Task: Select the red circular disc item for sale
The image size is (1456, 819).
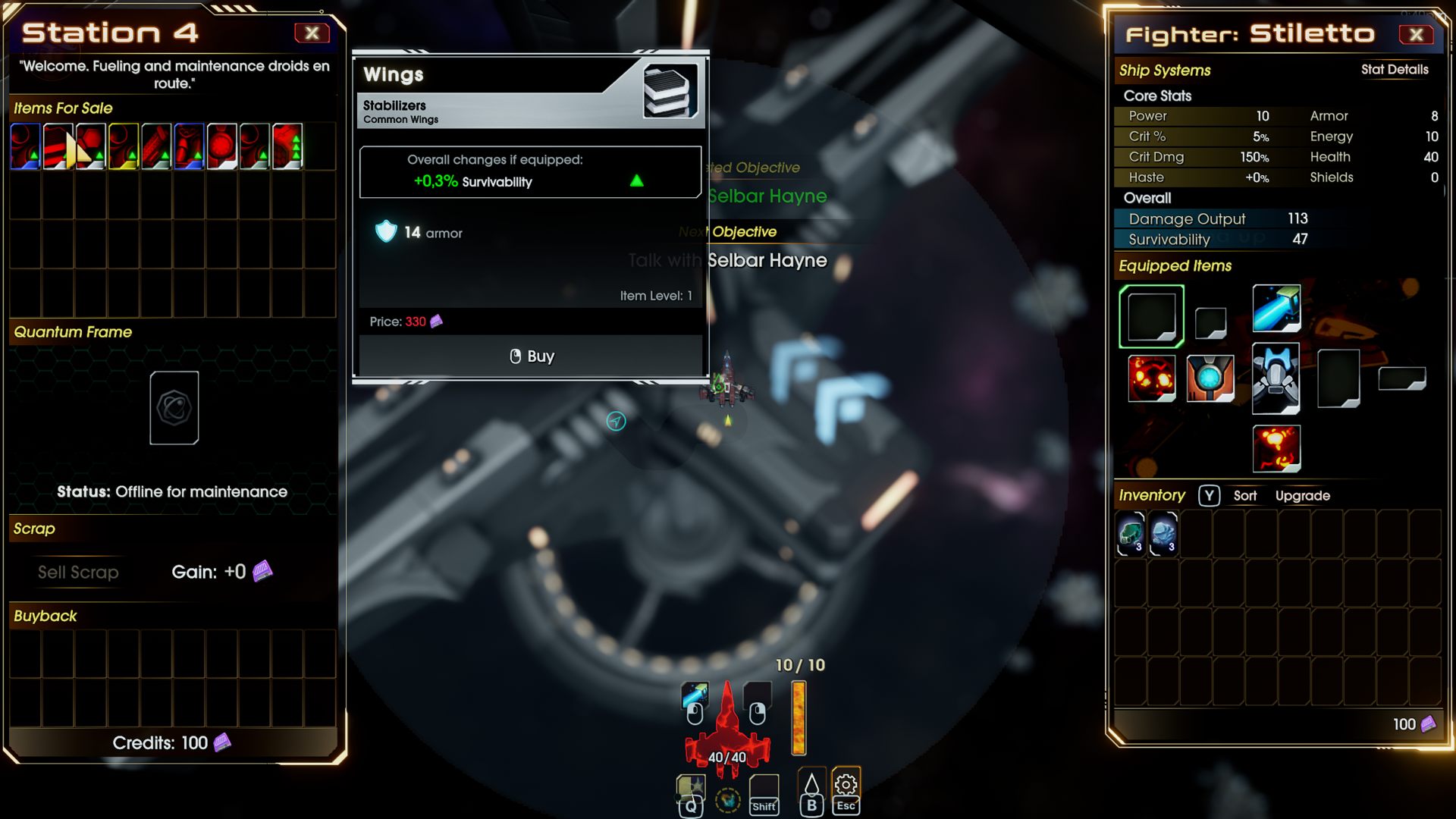Action: click(x=222, y=146)
